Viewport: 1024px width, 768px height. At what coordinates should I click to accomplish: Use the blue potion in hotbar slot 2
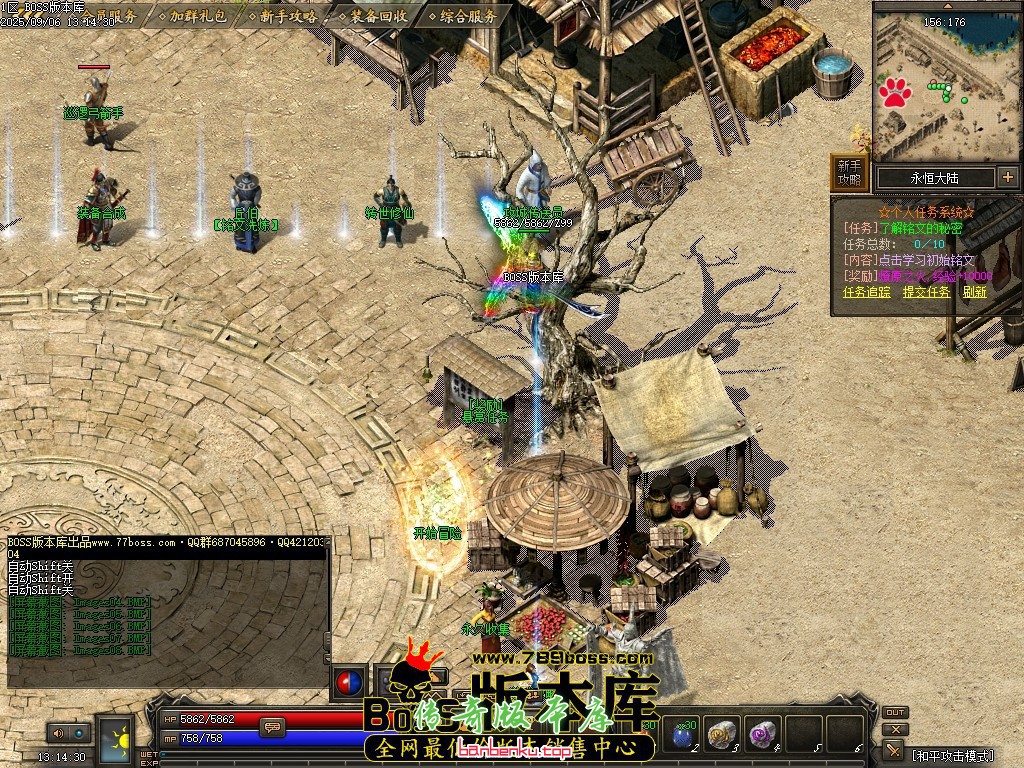point(684,736)
